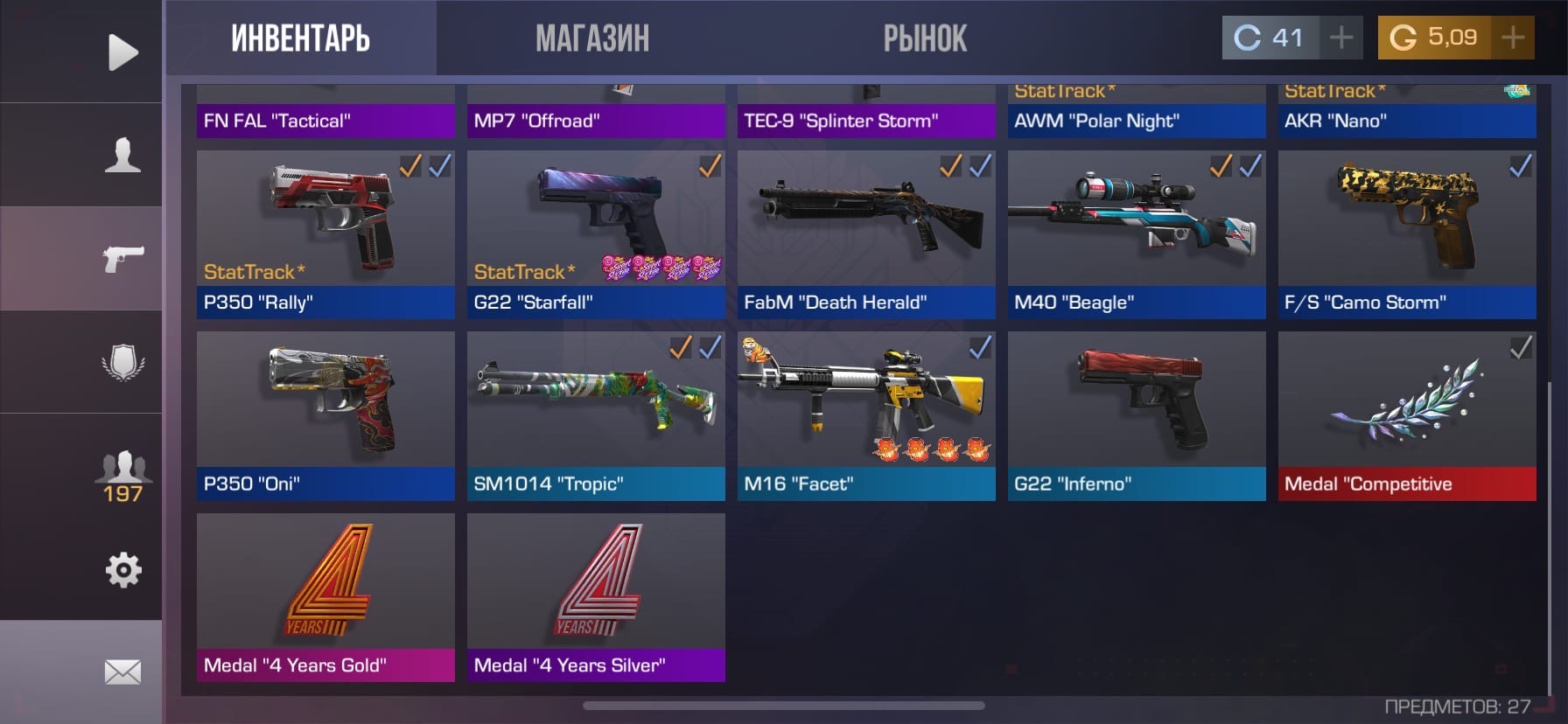Viewport: 1568px width, 724px height.
Task: Select the M16 "Facet" rifle skin
Action: click(866, 415)
